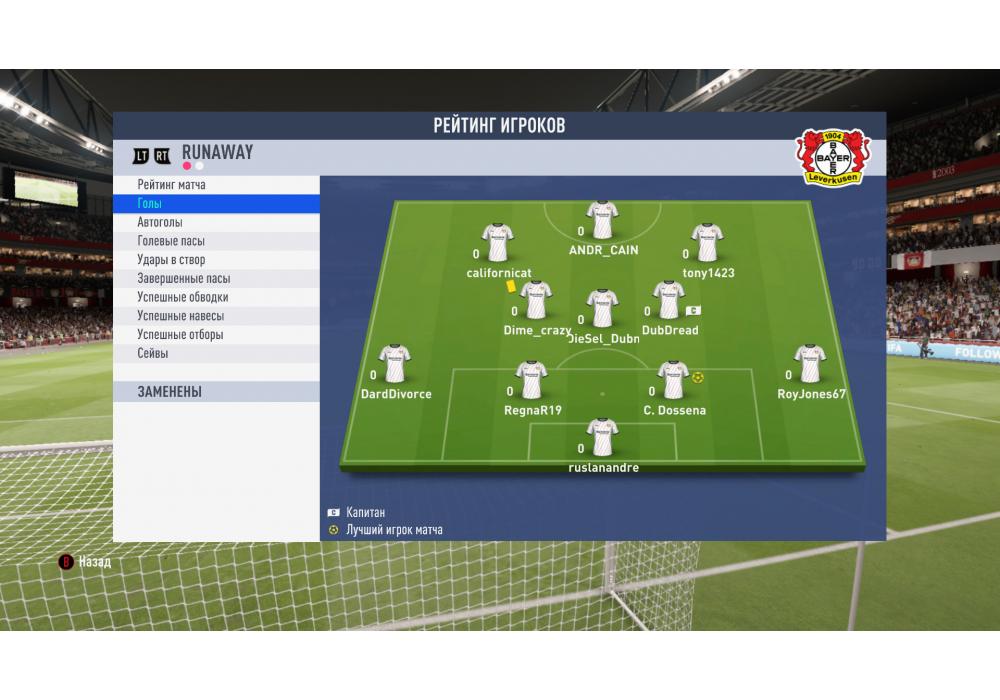Show Успешные обводки statistic
Viewport: 1000px width, 700px height.
click(216, 297)
